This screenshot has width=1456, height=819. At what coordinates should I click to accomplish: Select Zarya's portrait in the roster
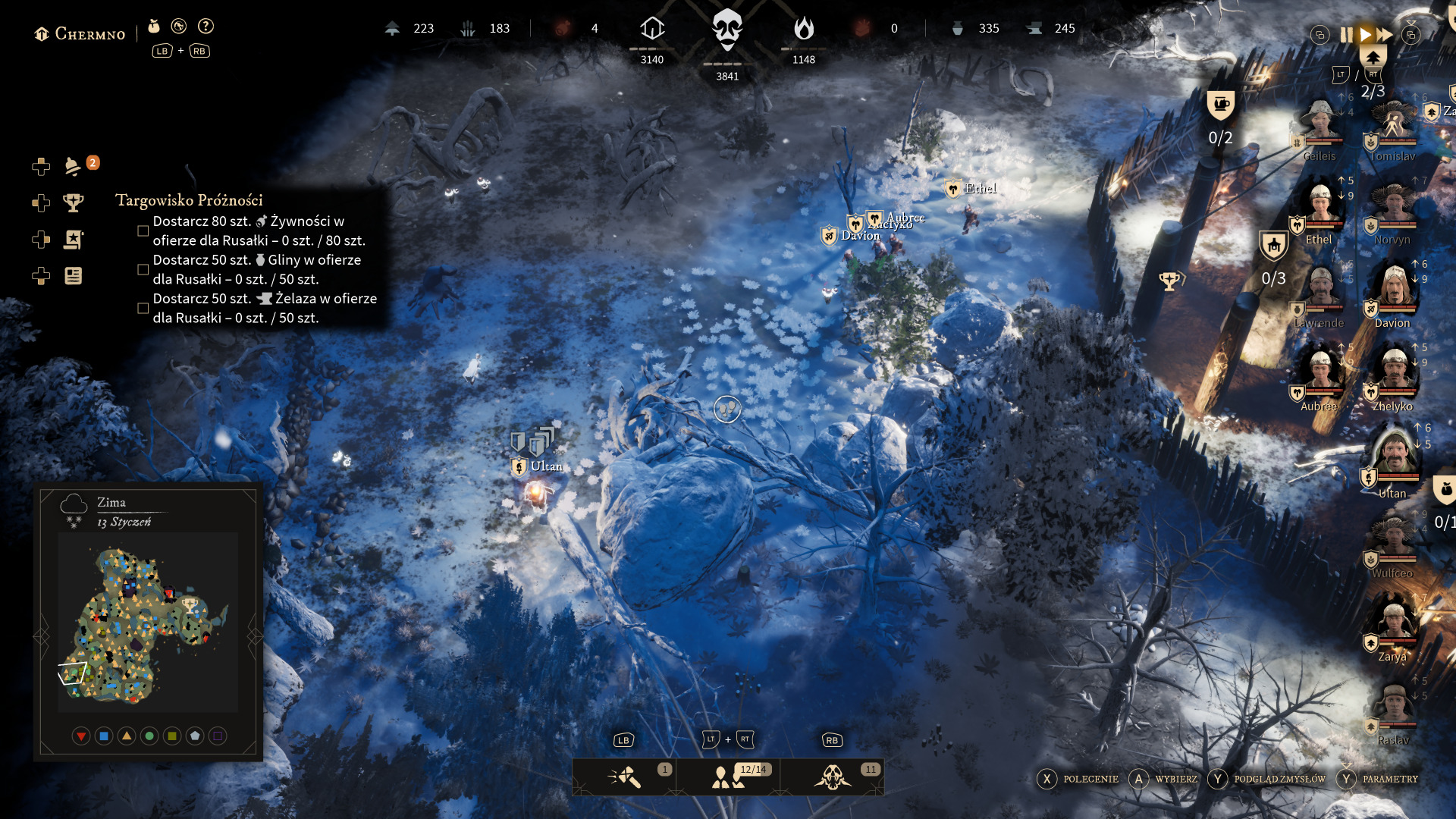[1392, 626]
